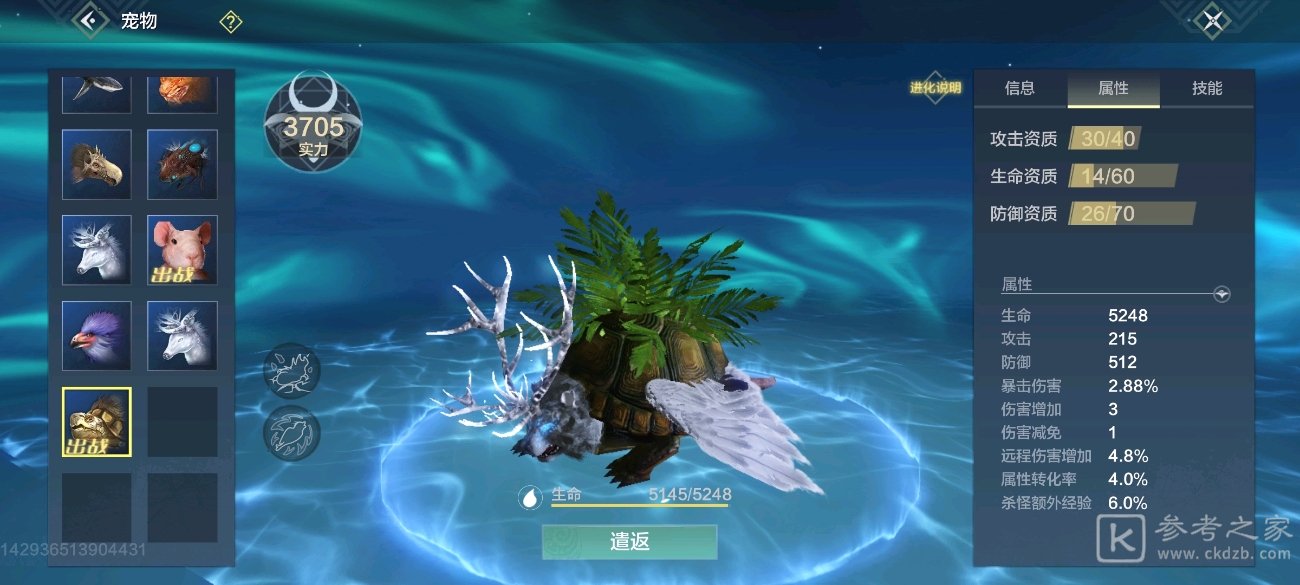This screenshot has width=1300, height=585.
Task: Pick the horned skull dinosaur pet
Action: (97, 164)
